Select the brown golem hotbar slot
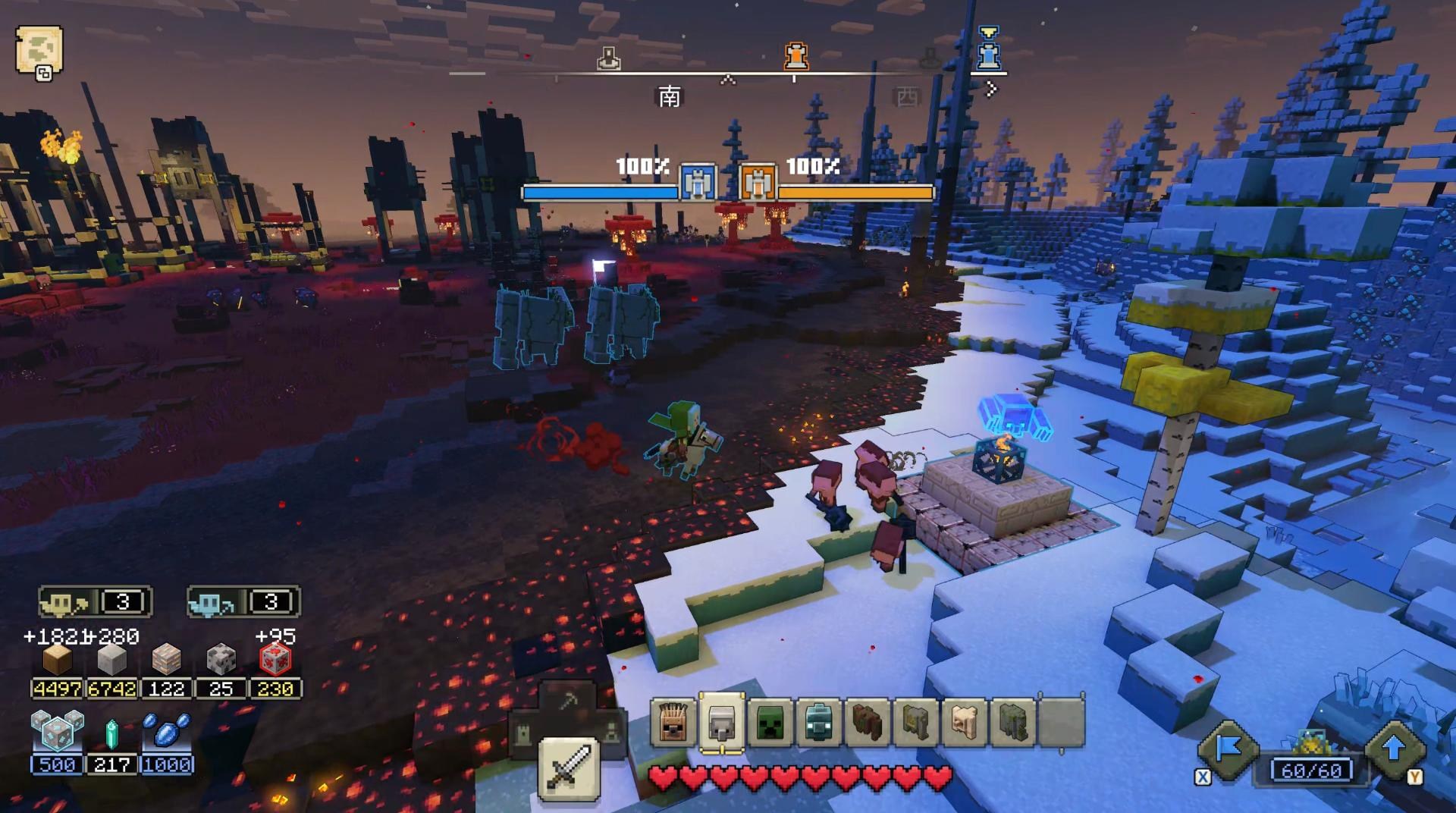Image resolution: width=1456 pixels, height=813 pixels. coord(868,723)
